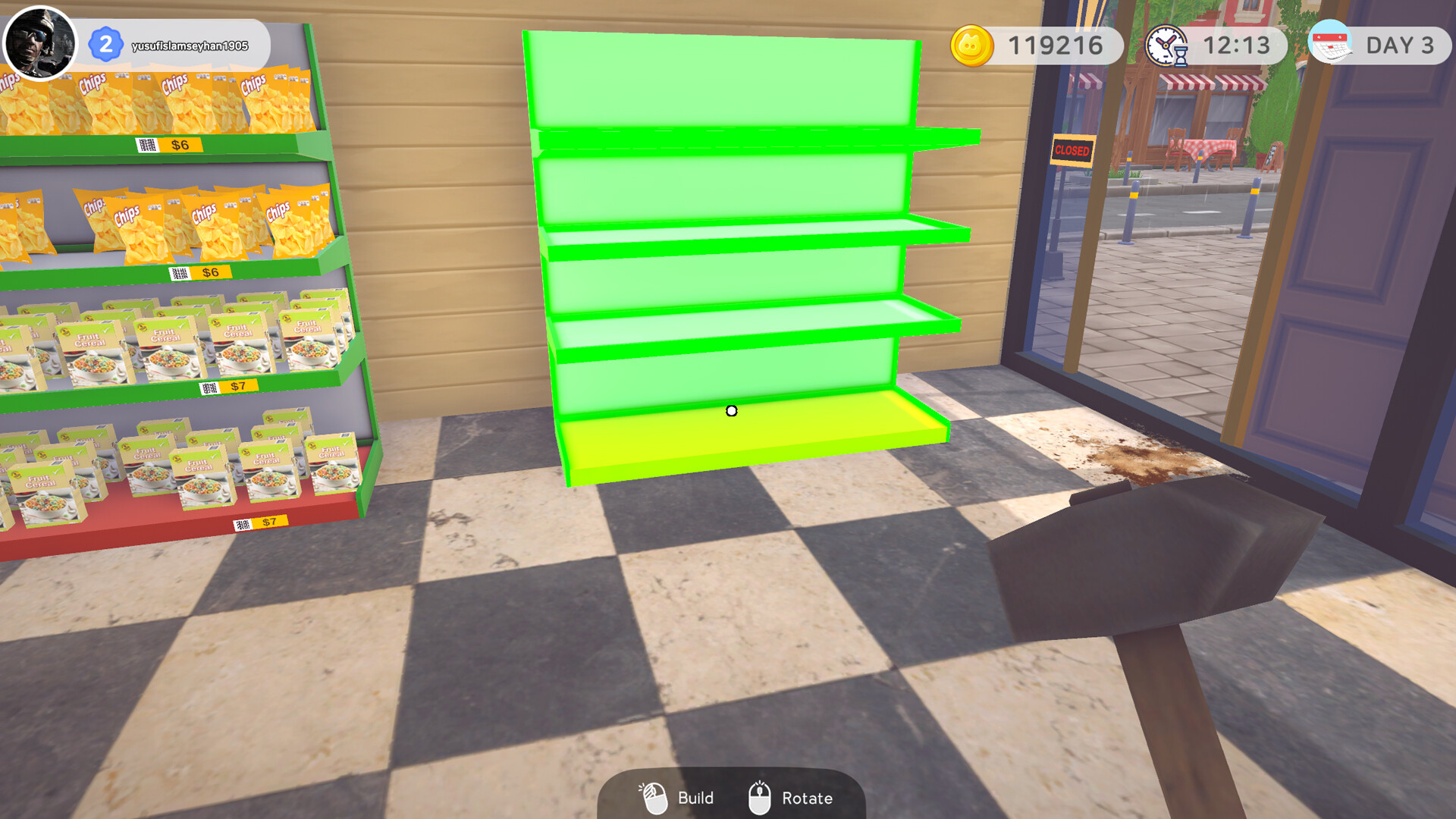Toggle the CLOSED sign on the entrance door

pyautogui.click(x=1072, y=150)
